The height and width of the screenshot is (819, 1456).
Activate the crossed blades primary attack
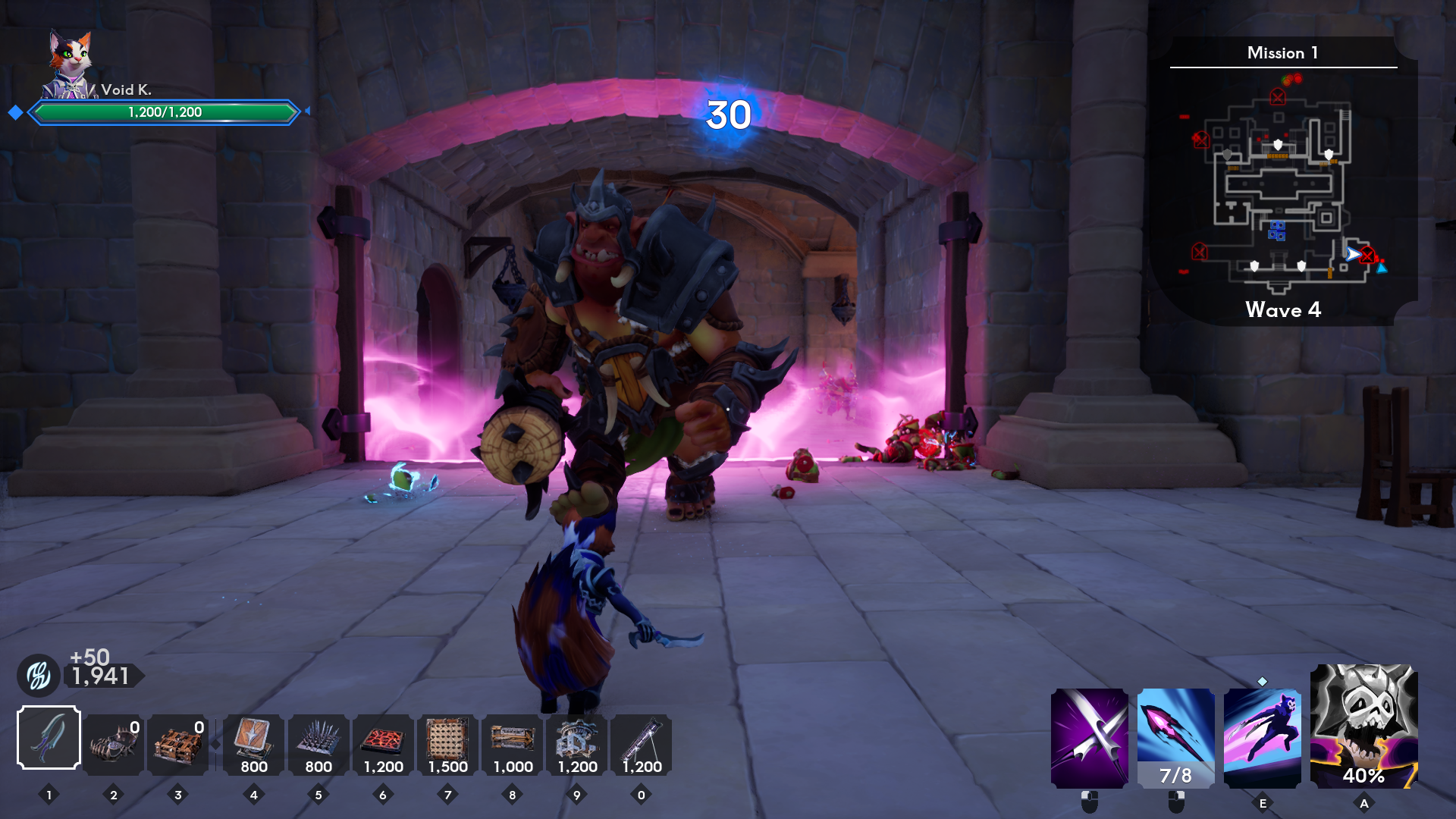point(1089,738)
